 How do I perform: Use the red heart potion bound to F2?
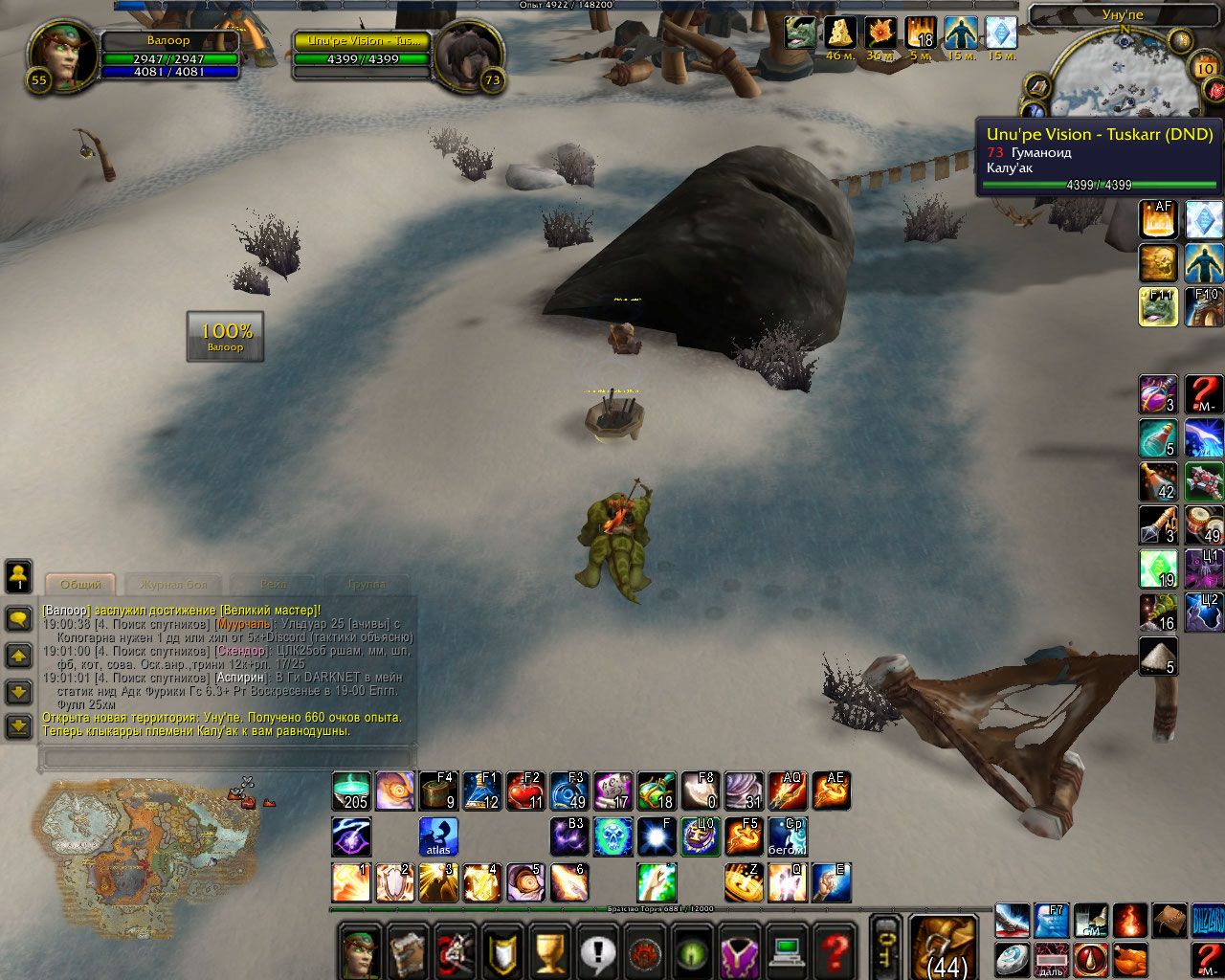point(525,791)
